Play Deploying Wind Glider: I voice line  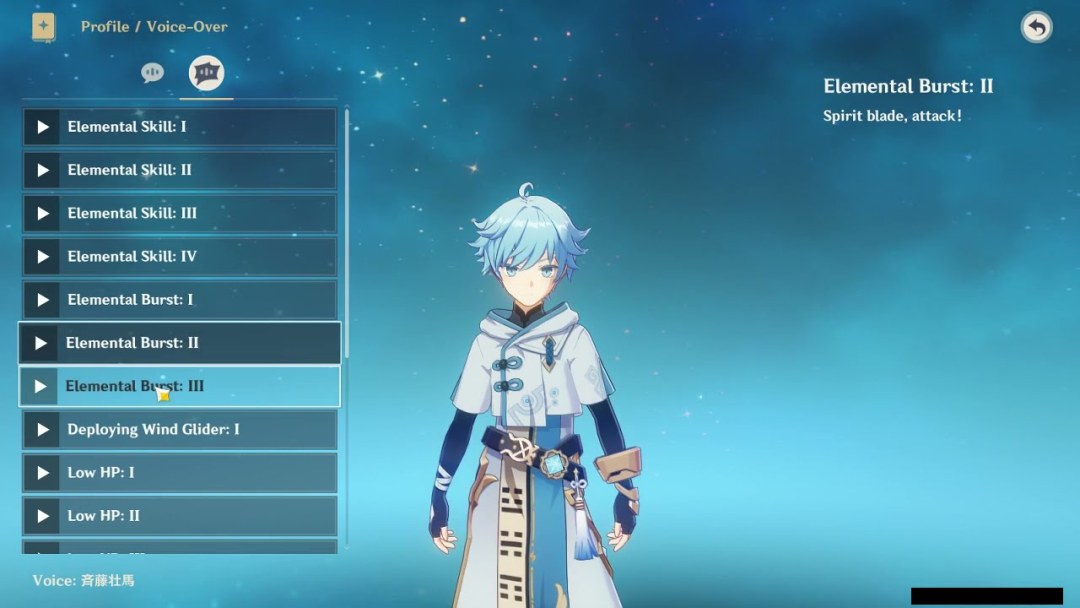point(42,430)
